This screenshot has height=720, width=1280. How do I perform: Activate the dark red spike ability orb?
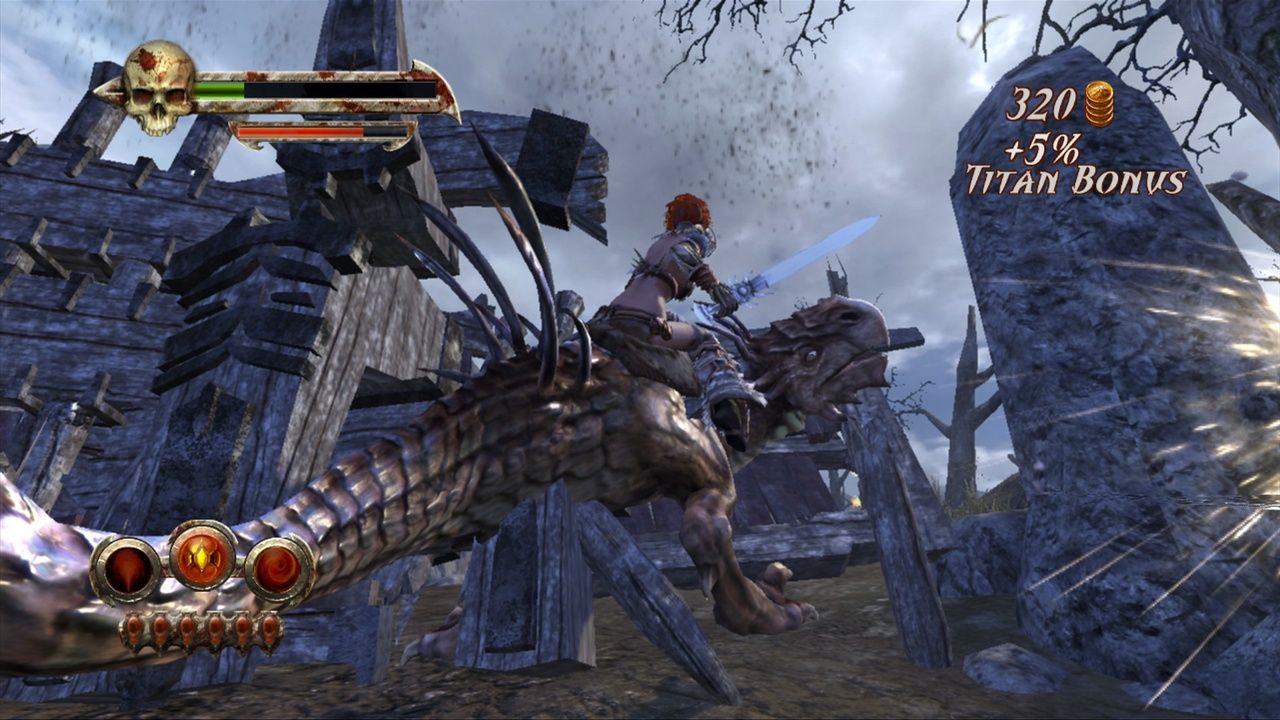[125, 570]
